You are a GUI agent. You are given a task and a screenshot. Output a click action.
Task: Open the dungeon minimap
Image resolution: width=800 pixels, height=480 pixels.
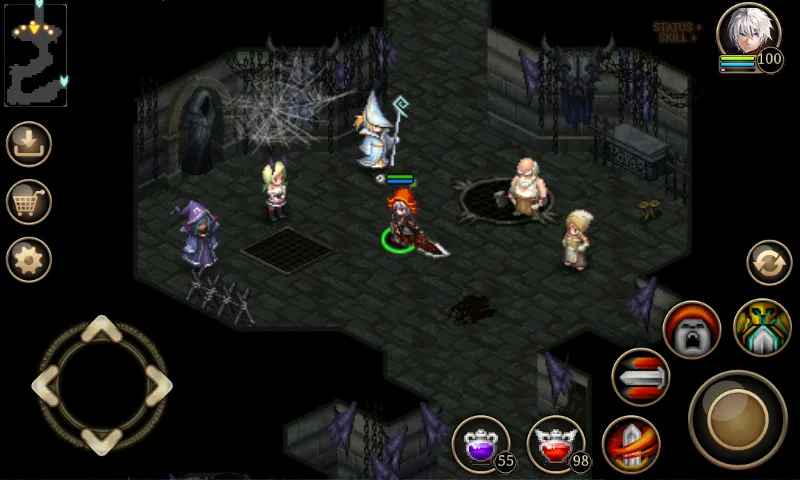[x=36, y=55]
